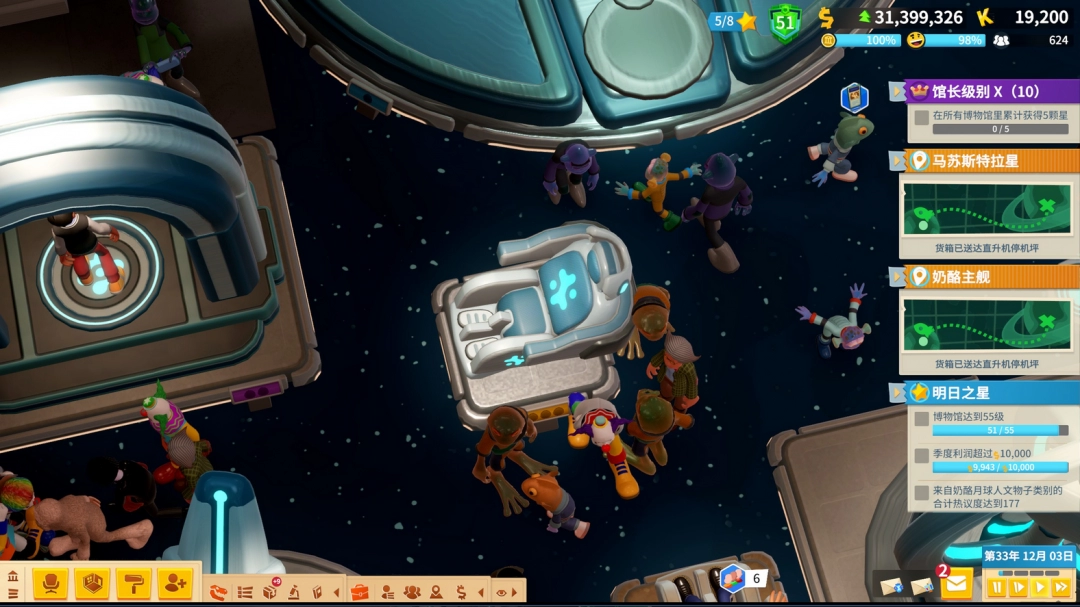Collapse the 馆长级别 X objective panel
The width and height of the screenshot is (1080, 607).
pos(897,92)
